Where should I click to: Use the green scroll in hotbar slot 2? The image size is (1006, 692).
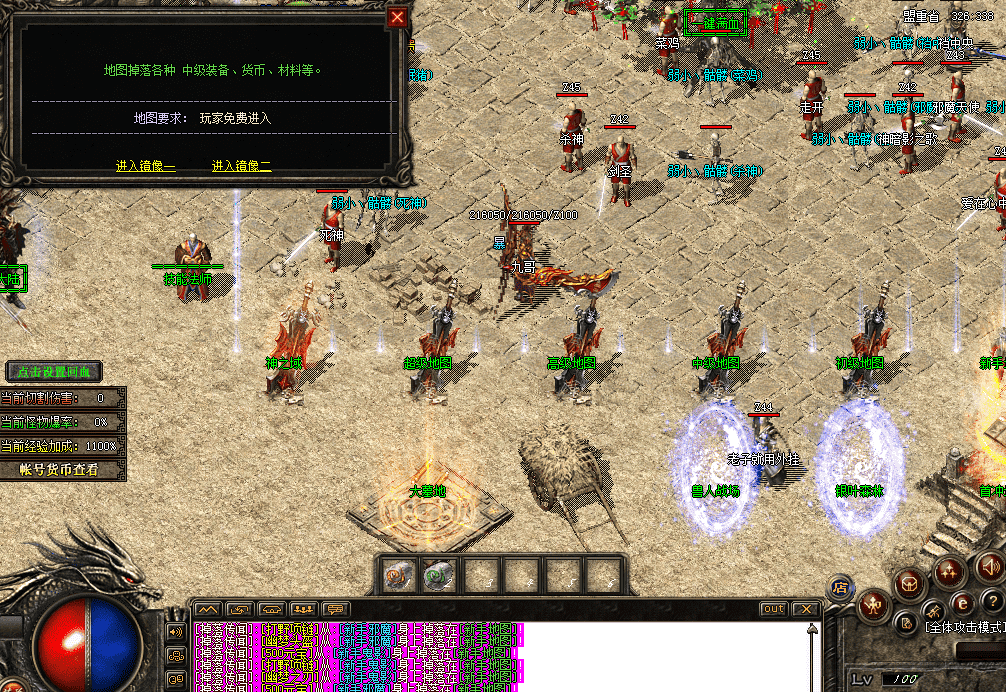point(437,575)
